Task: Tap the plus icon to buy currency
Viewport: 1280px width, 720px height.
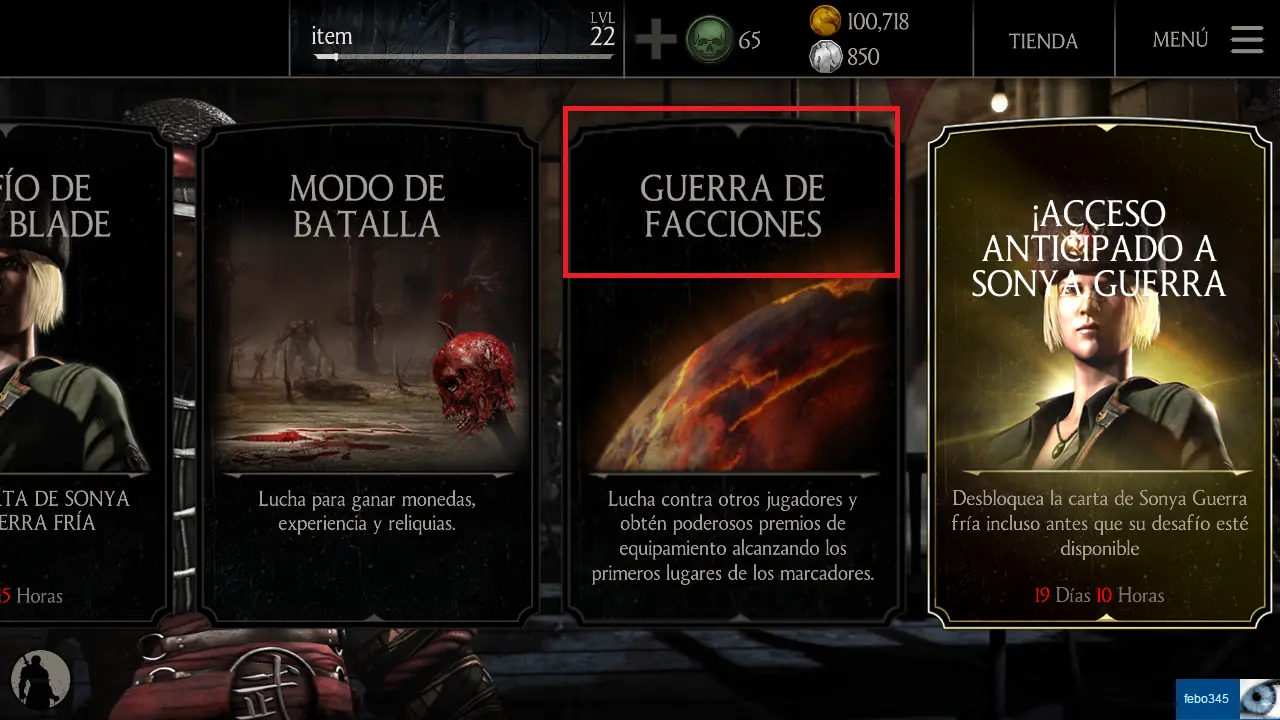Action: coord(655,40)
